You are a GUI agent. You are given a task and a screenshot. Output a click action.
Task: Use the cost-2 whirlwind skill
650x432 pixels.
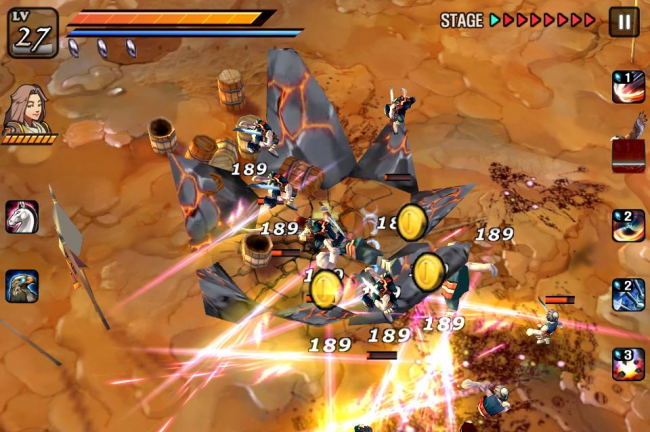point(628,225)
